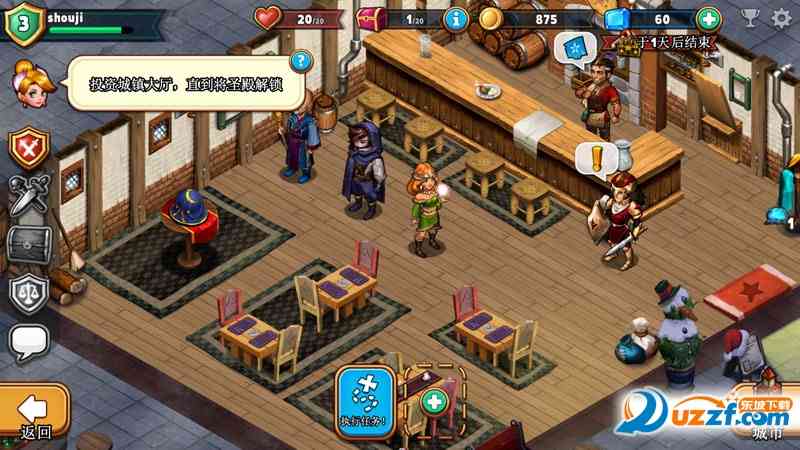
Task: Add furniture at the green plus slot
Action: (434, 402)
